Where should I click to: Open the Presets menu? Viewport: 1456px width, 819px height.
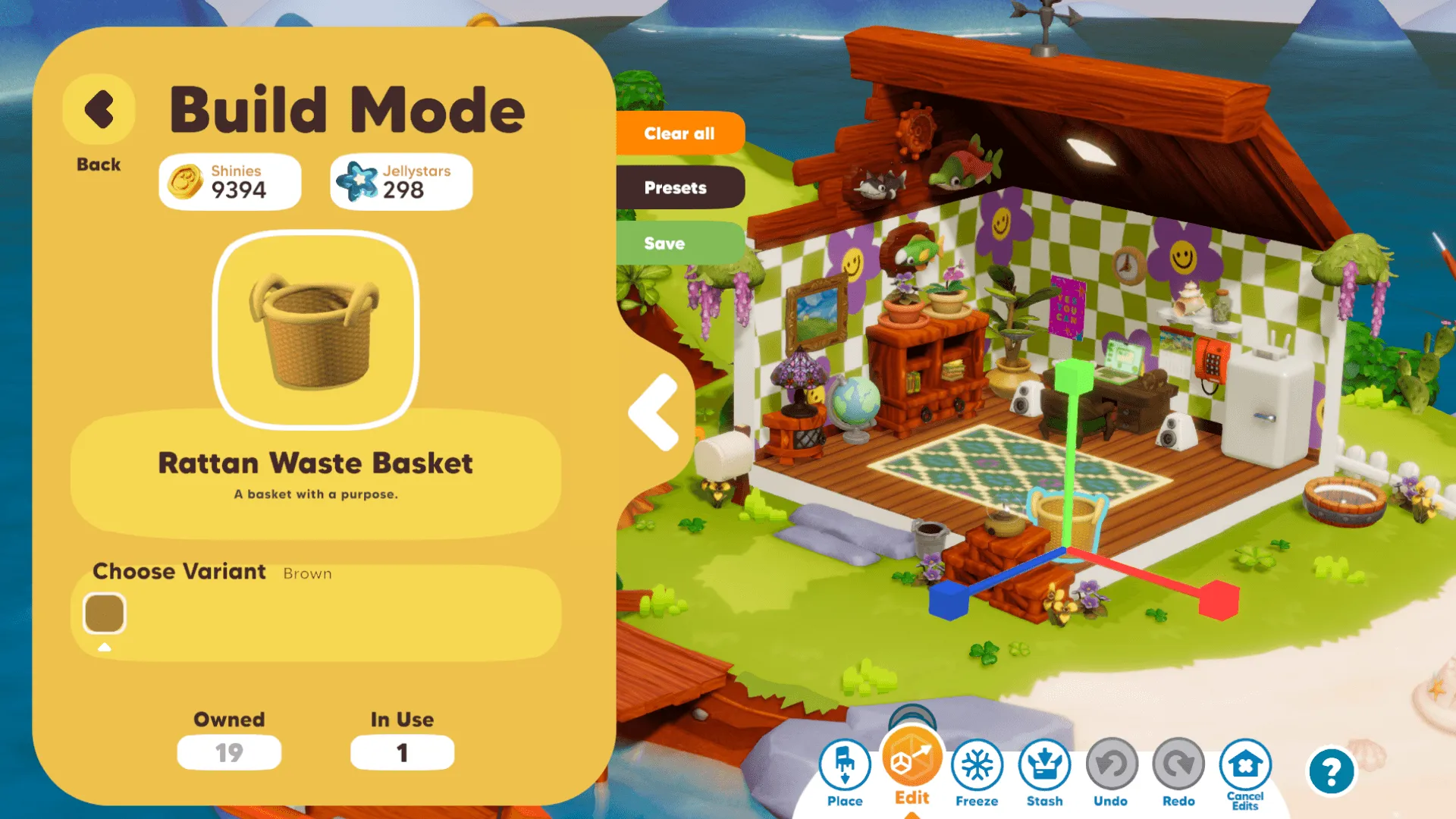(676, 187)
